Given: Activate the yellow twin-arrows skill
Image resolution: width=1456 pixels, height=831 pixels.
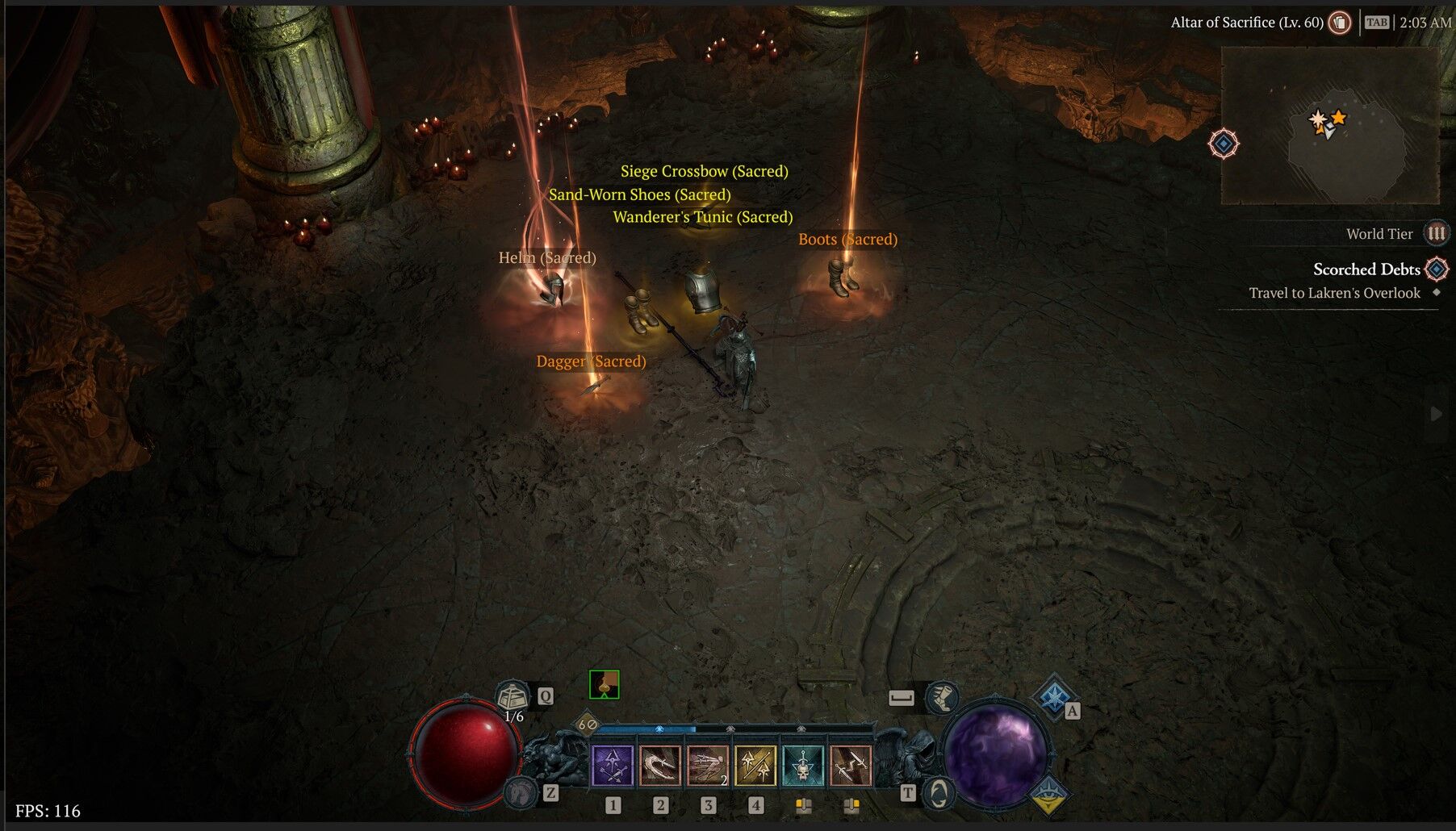Looking at the screenshot, I should [755, 766].
